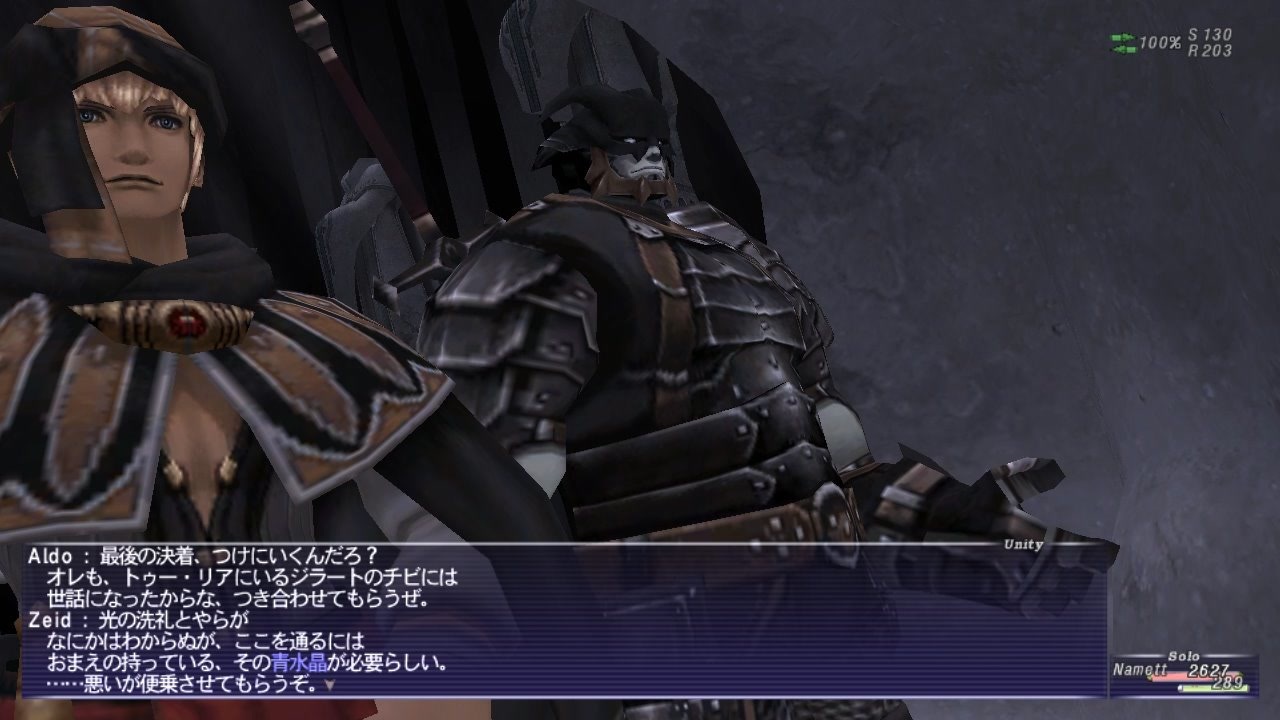Screen dimensions: 1280x720
Task: Click the Unity chat channel label
Action: [x=1022, y=545]
